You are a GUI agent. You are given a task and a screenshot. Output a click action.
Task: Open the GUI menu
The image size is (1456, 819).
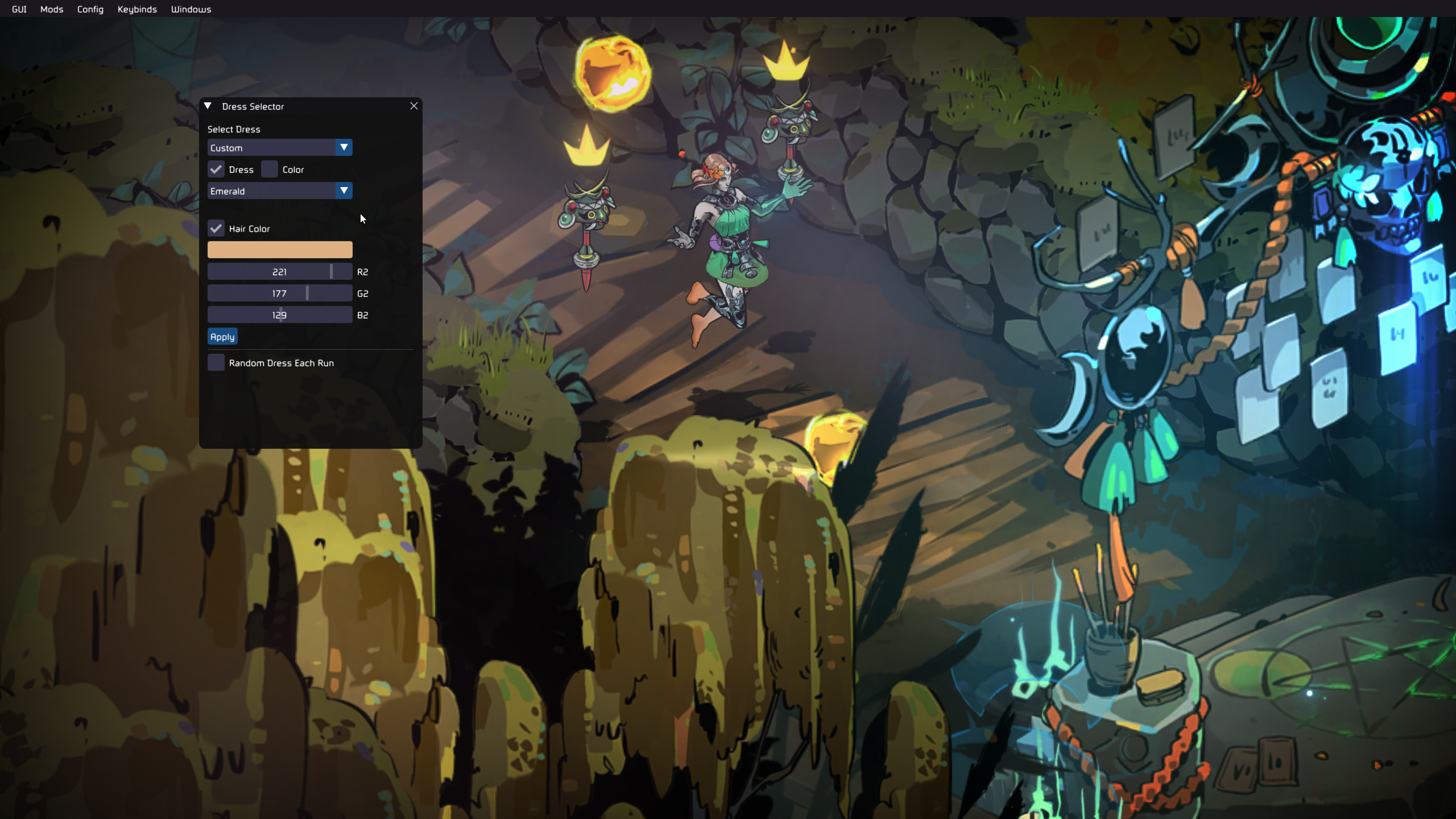(19, 9)
